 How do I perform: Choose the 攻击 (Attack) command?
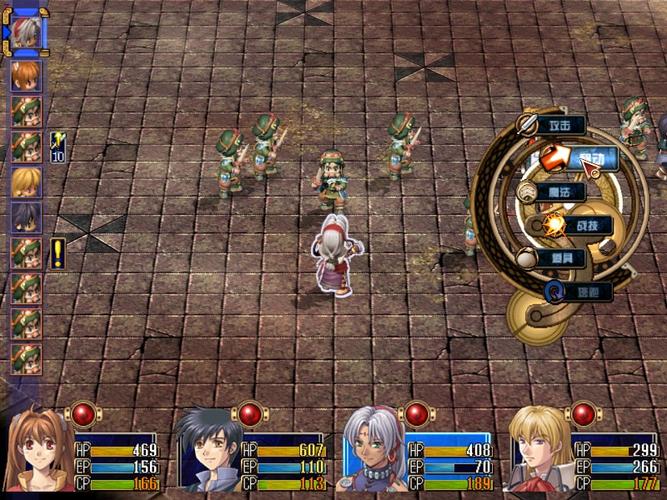(558, 125)
